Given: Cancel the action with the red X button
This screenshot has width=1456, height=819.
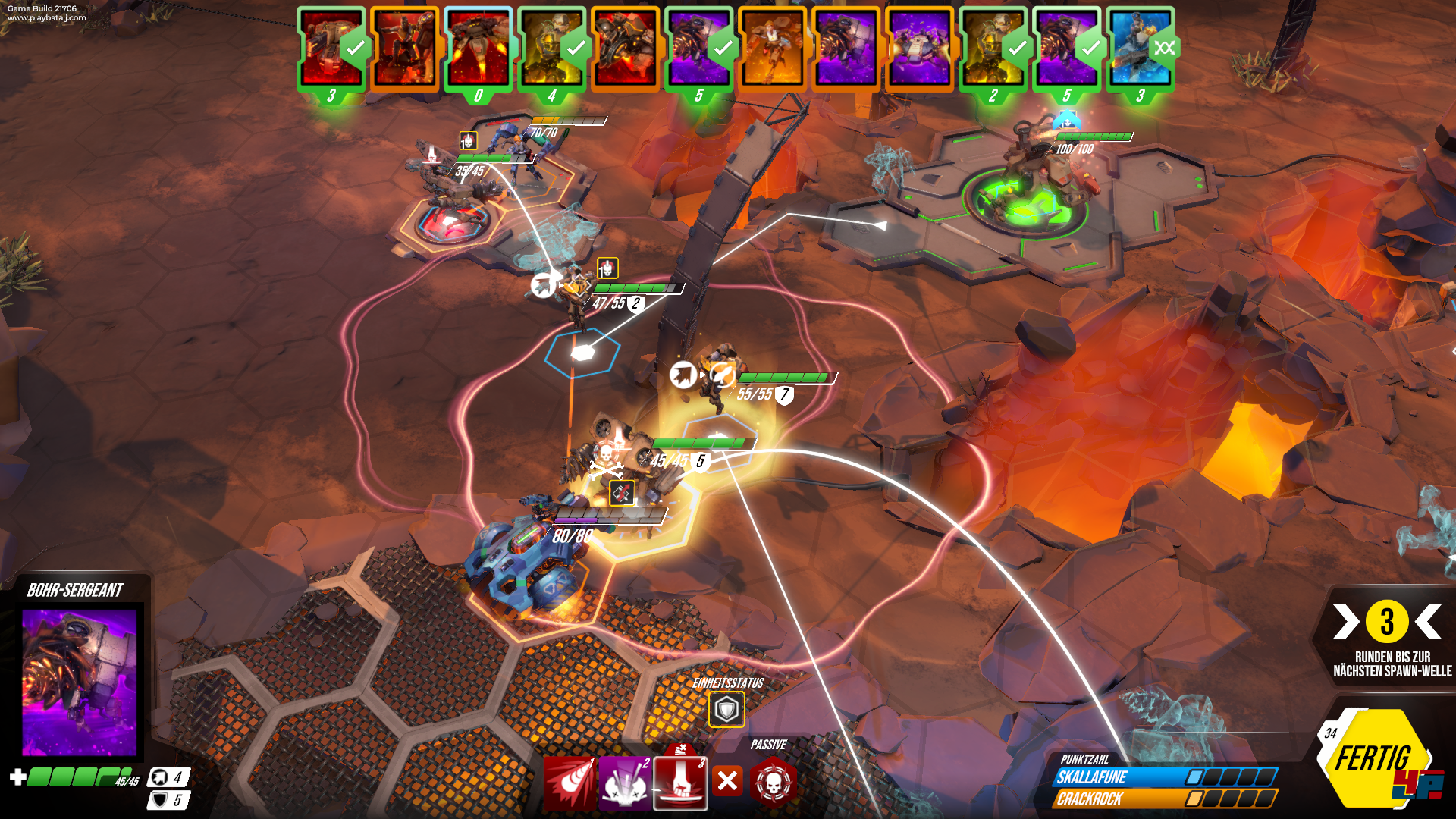Looking at the screenshot, I should click(x=728, y=780).
